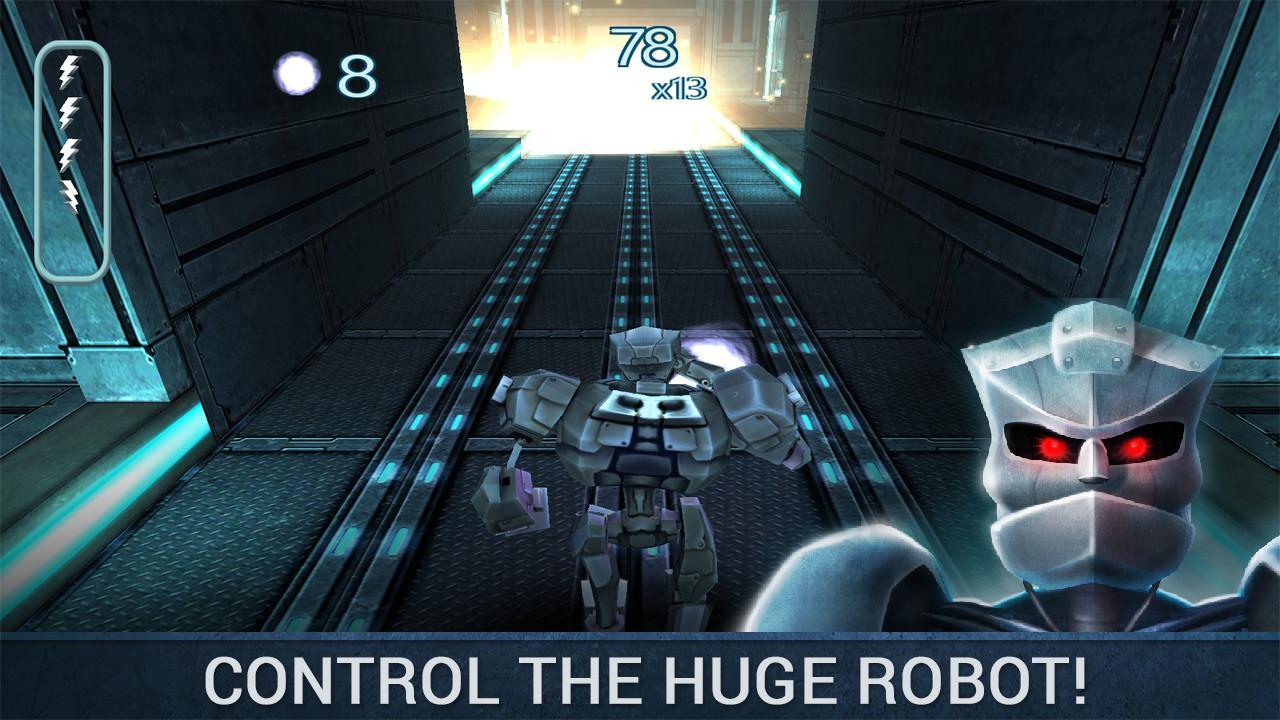Click the third lightning bolt icon
Screen dimensions: 1280x720
[71, 150]
